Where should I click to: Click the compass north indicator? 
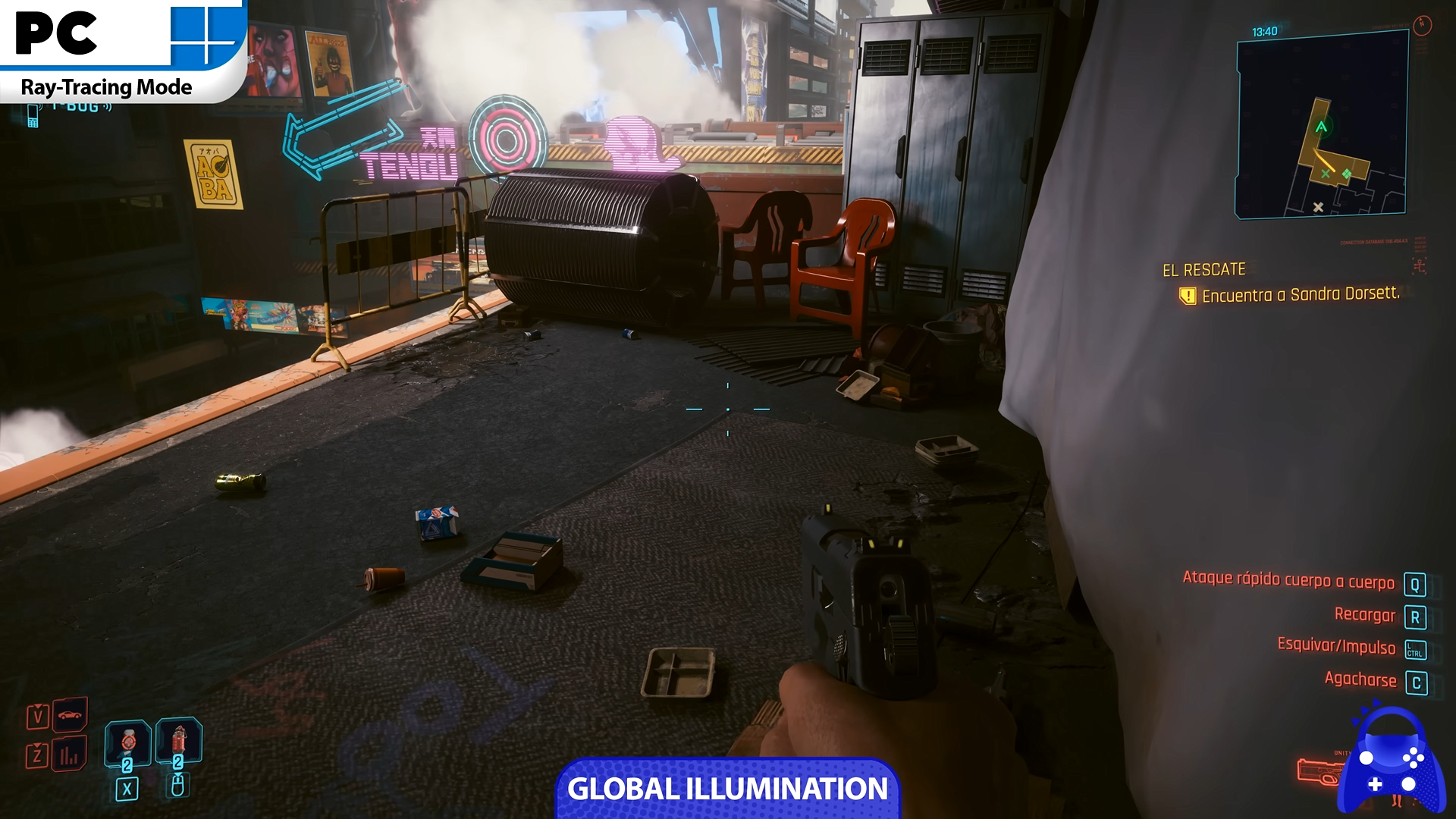coord(1422,24)
